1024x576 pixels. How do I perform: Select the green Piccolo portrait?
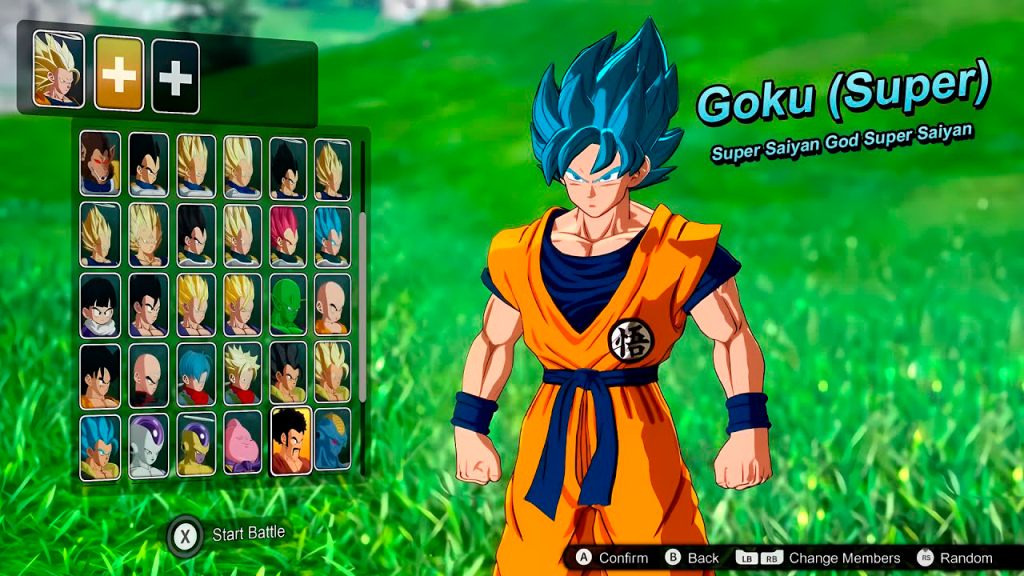point(288,304)
